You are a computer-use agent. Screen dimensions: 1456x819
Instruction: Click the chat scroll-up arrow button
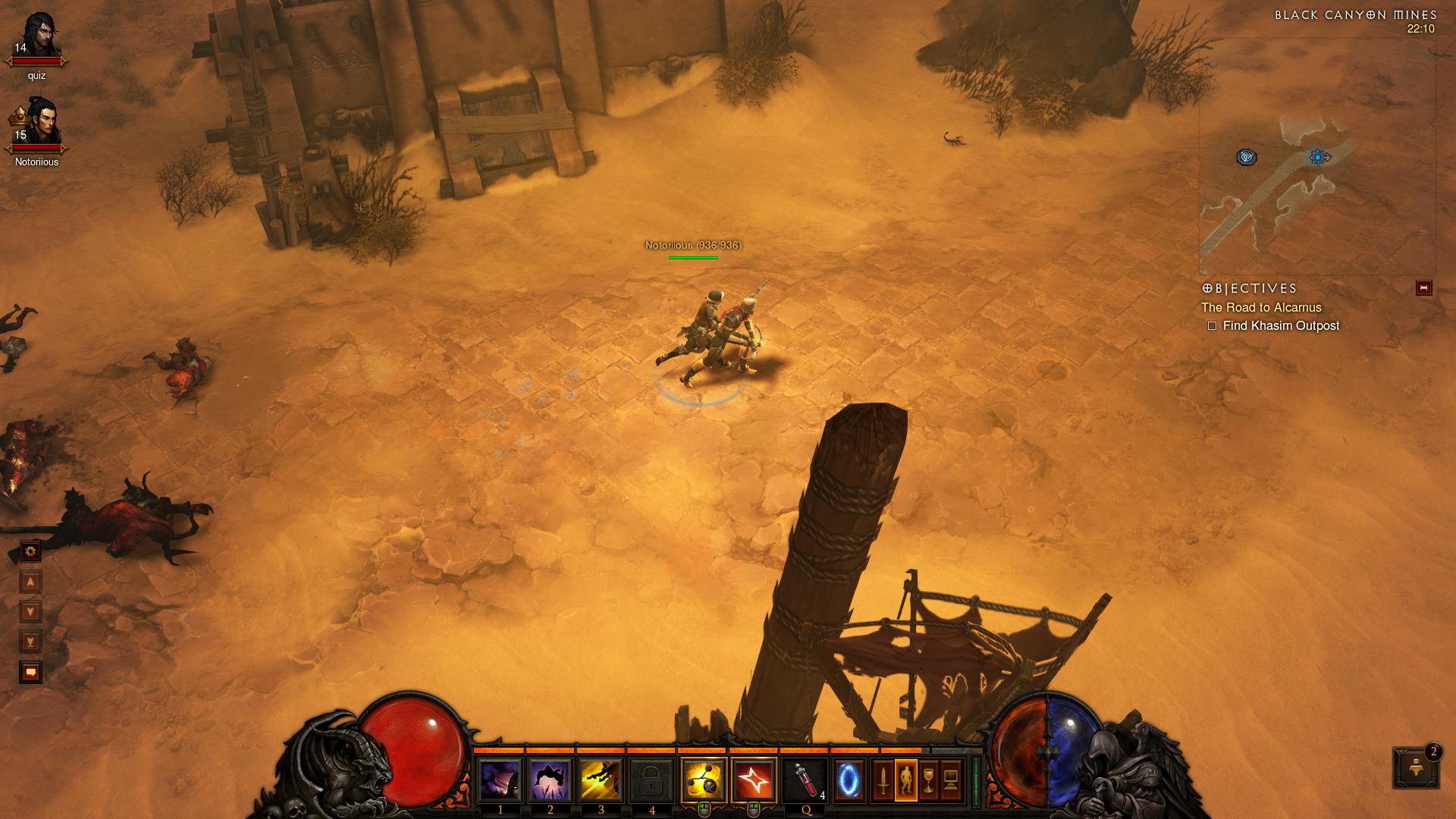point(30,582)
